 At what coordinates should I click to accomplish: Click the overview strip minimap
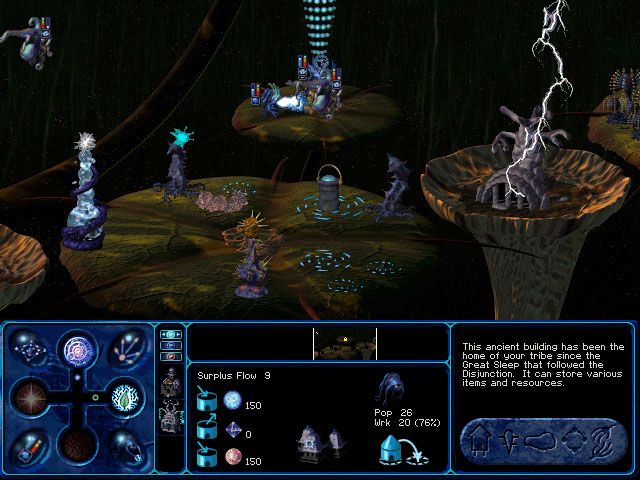click(345, 343)
